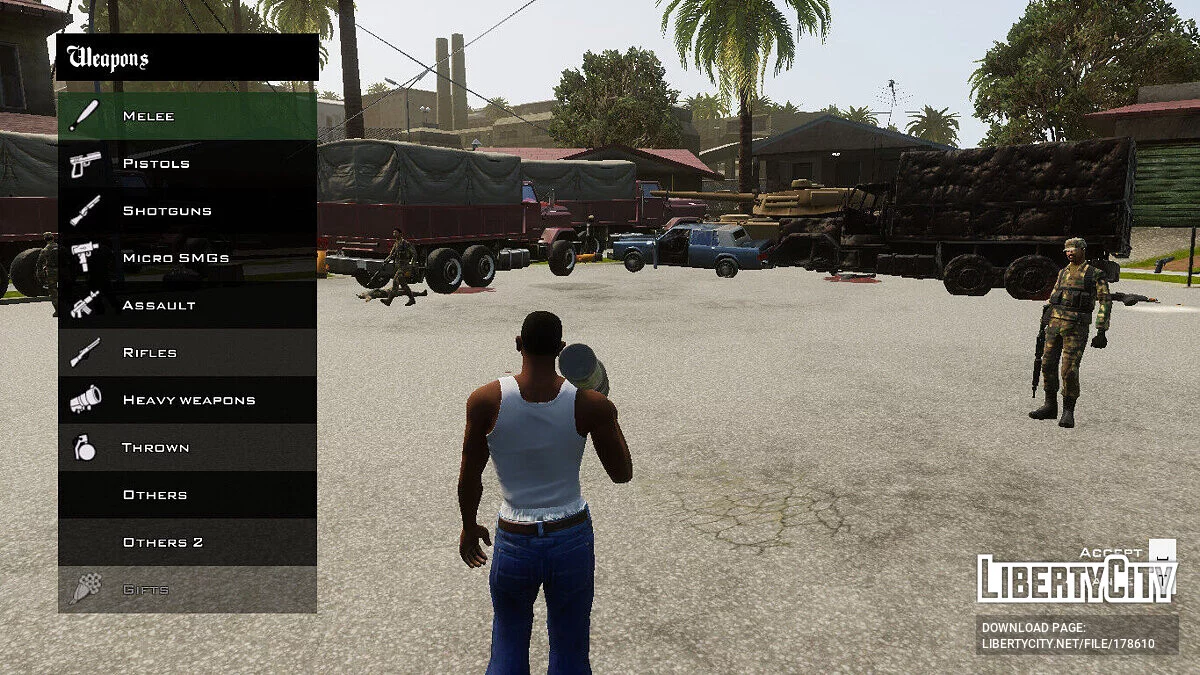Image resolution: width=1200 pixels, height=675 pixels.
Task: Select Heavy weapons in the menu
Action: [187, 400]
